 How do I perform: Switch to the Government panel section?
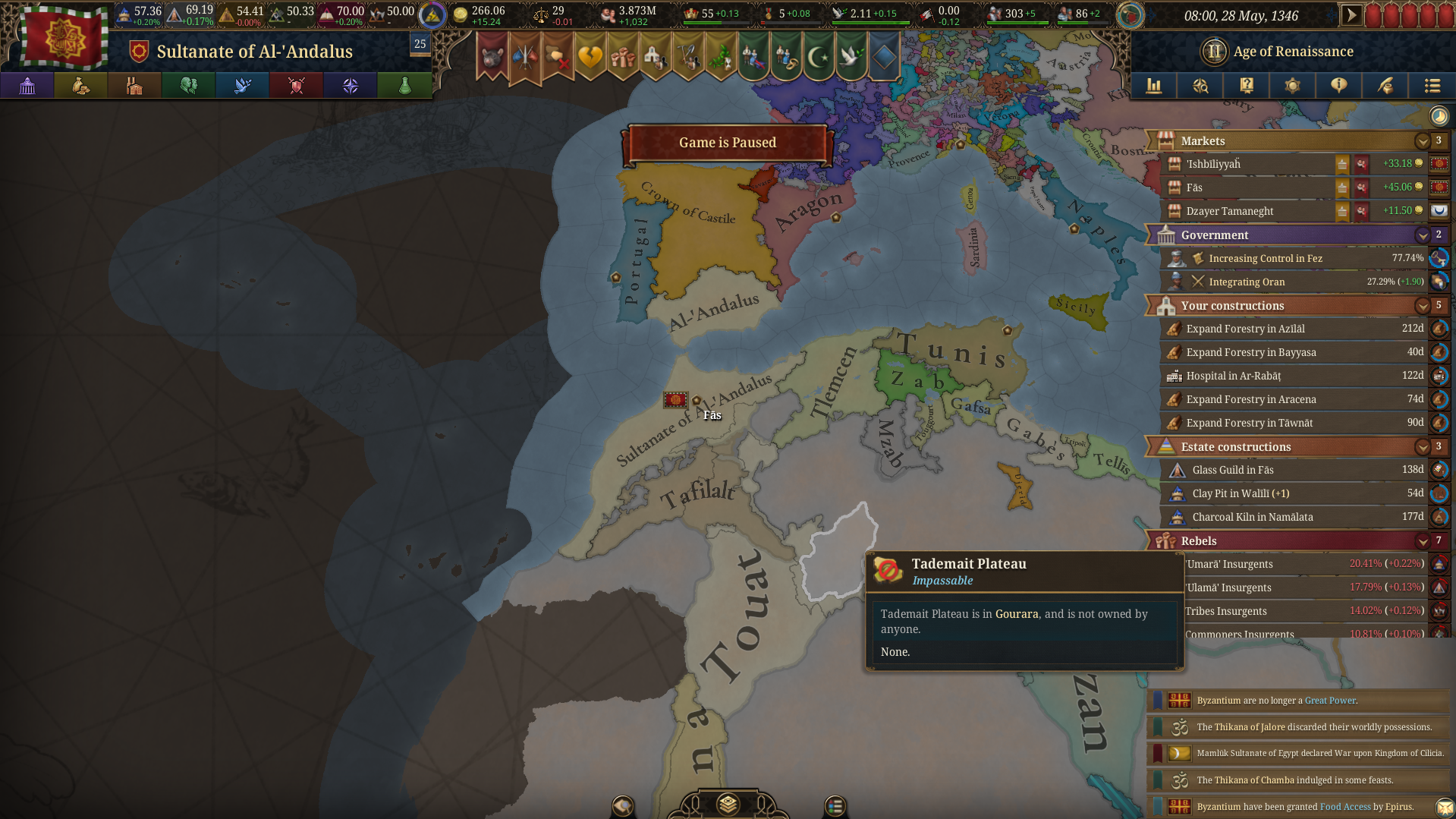(1290, 235)
